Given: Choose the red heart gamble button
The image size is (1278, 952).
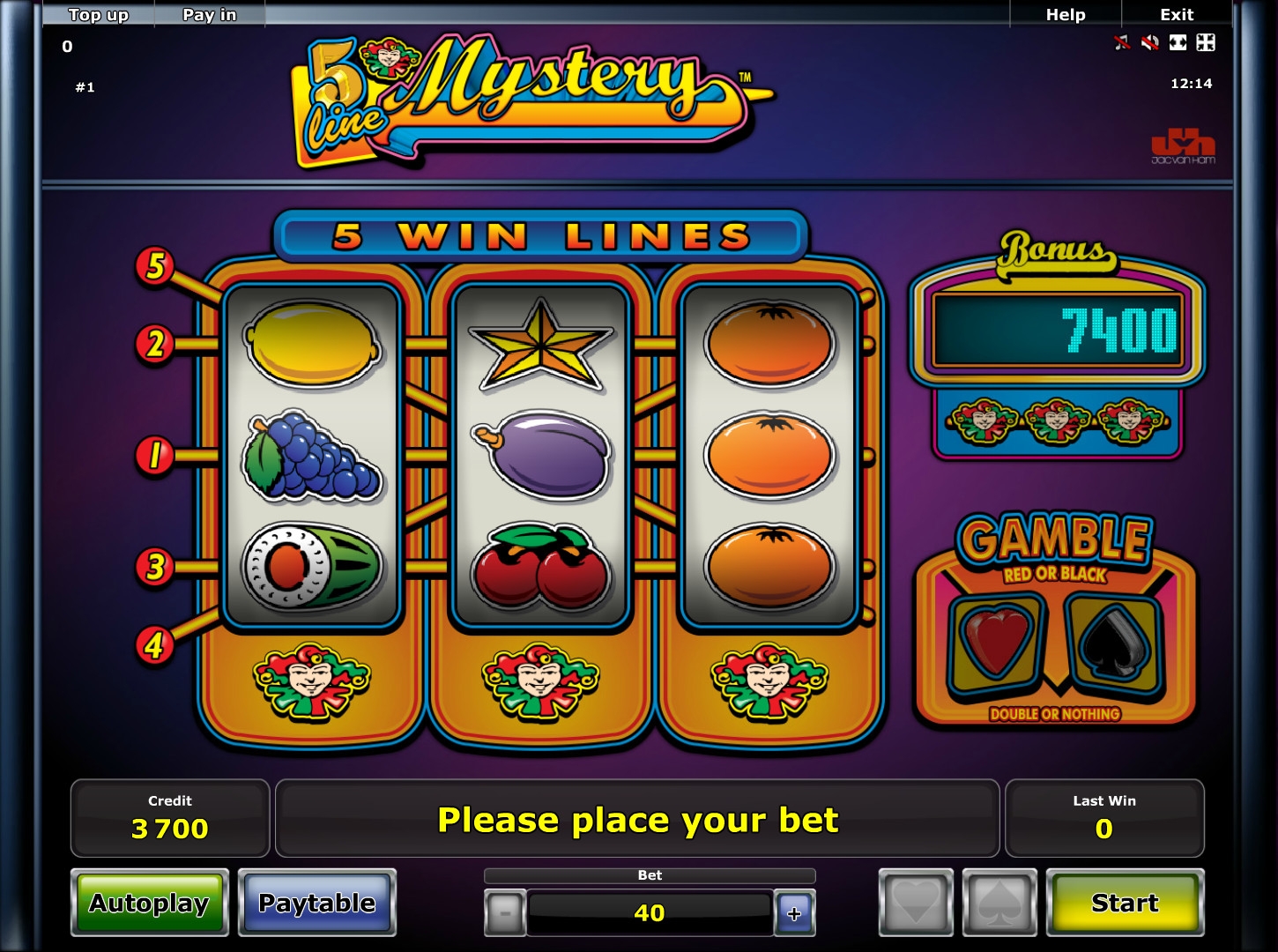Looking at the screenshot, I should tap(916, 903).
